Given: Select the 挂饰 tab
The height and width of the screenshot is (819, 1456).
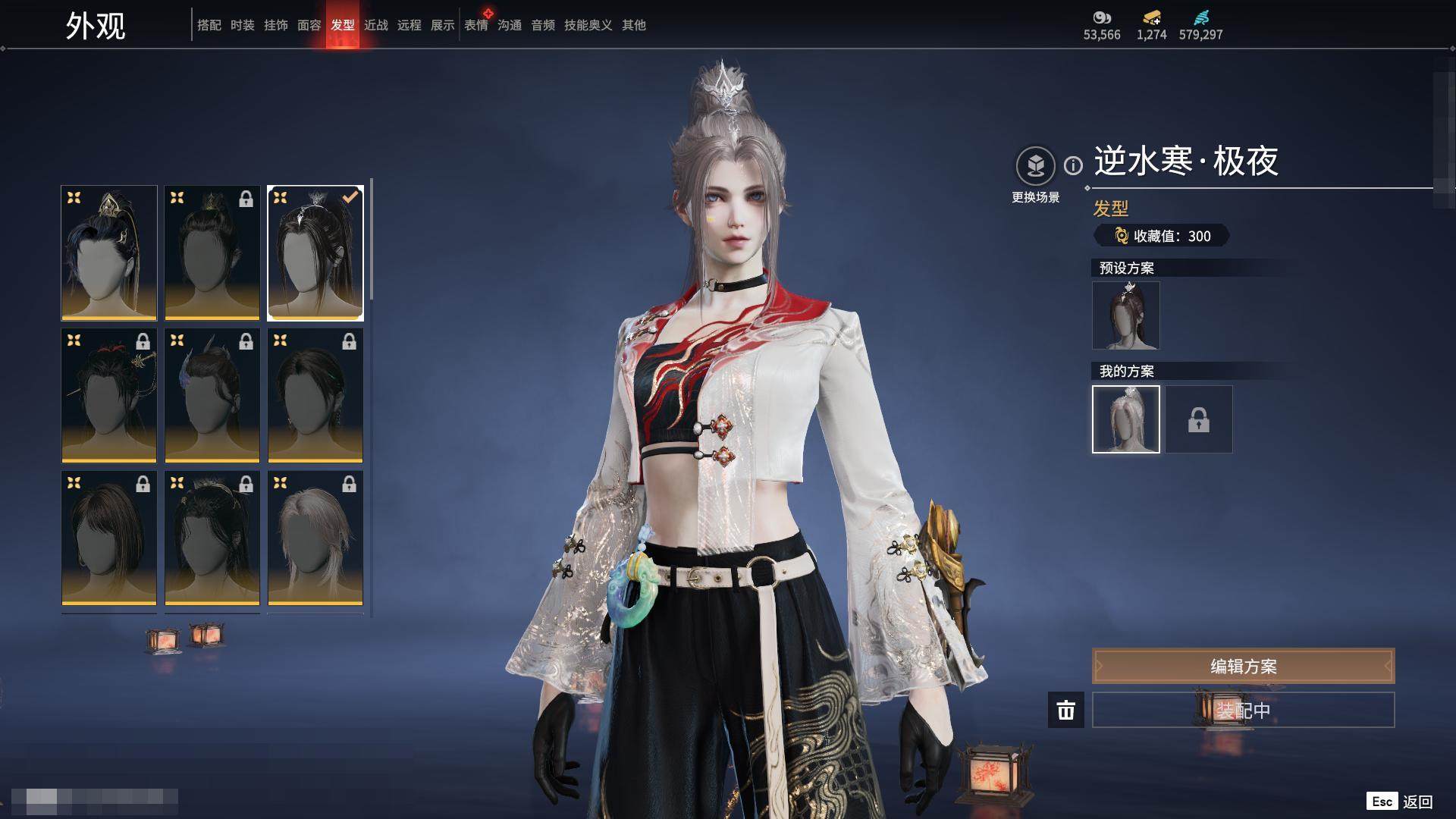Looking at the screenshot, I should [x=275, y=25].
